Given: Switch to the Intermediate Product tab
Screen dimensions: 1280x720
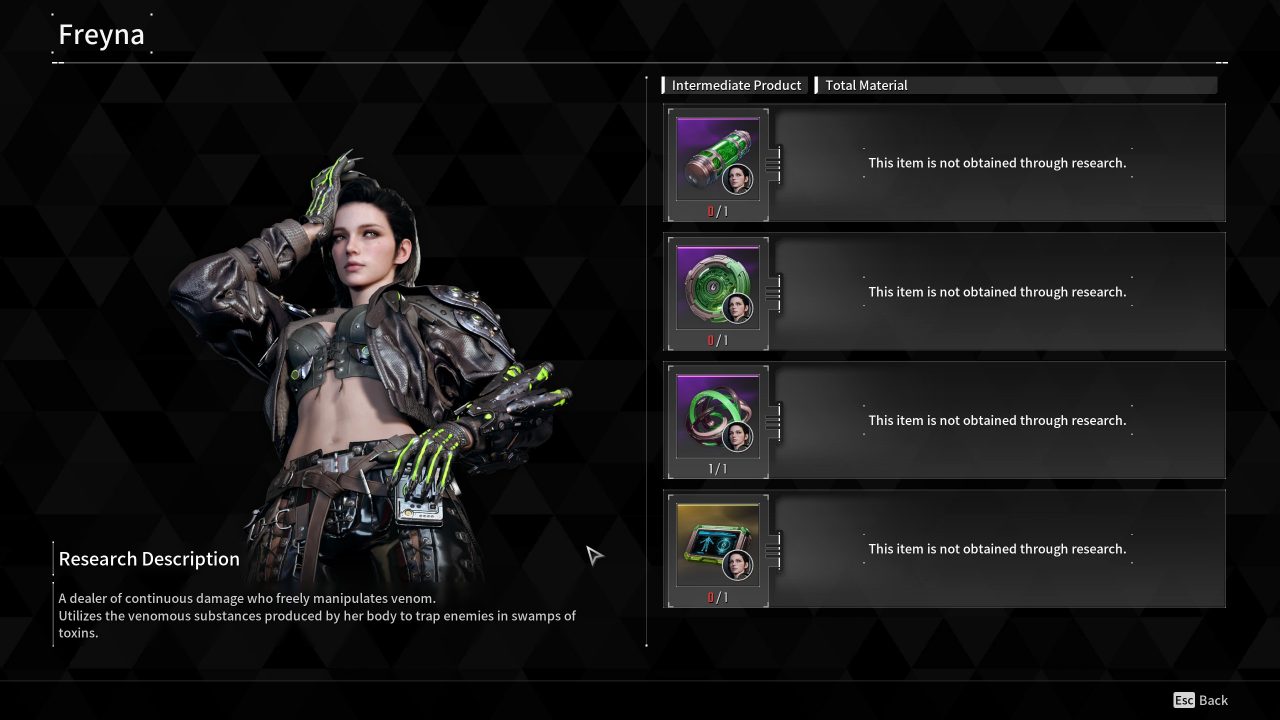Looking at the screenshot, I should (x=735, y=85).
